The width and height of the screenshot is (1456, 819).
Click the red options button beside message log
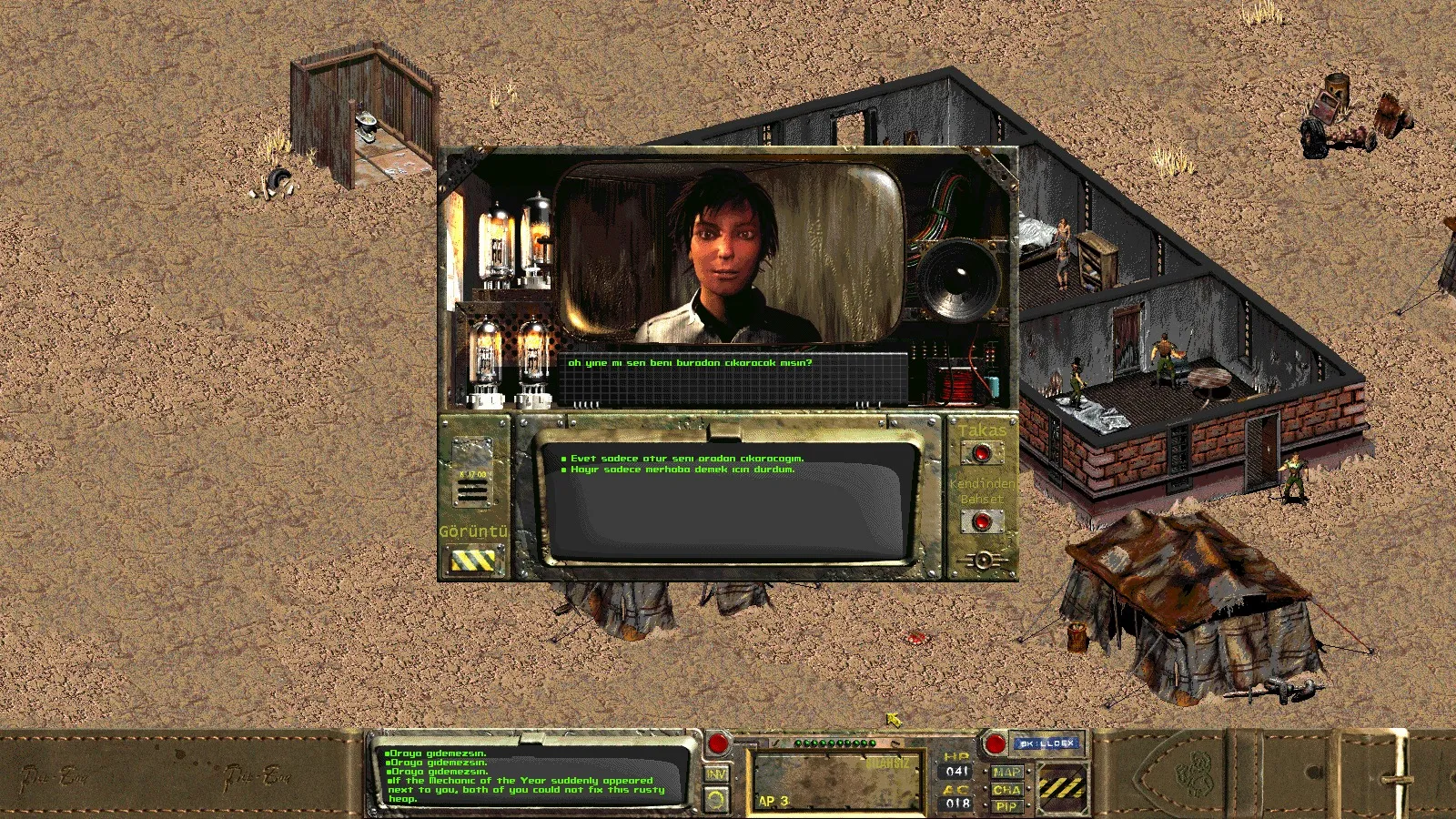pos(718,743)
